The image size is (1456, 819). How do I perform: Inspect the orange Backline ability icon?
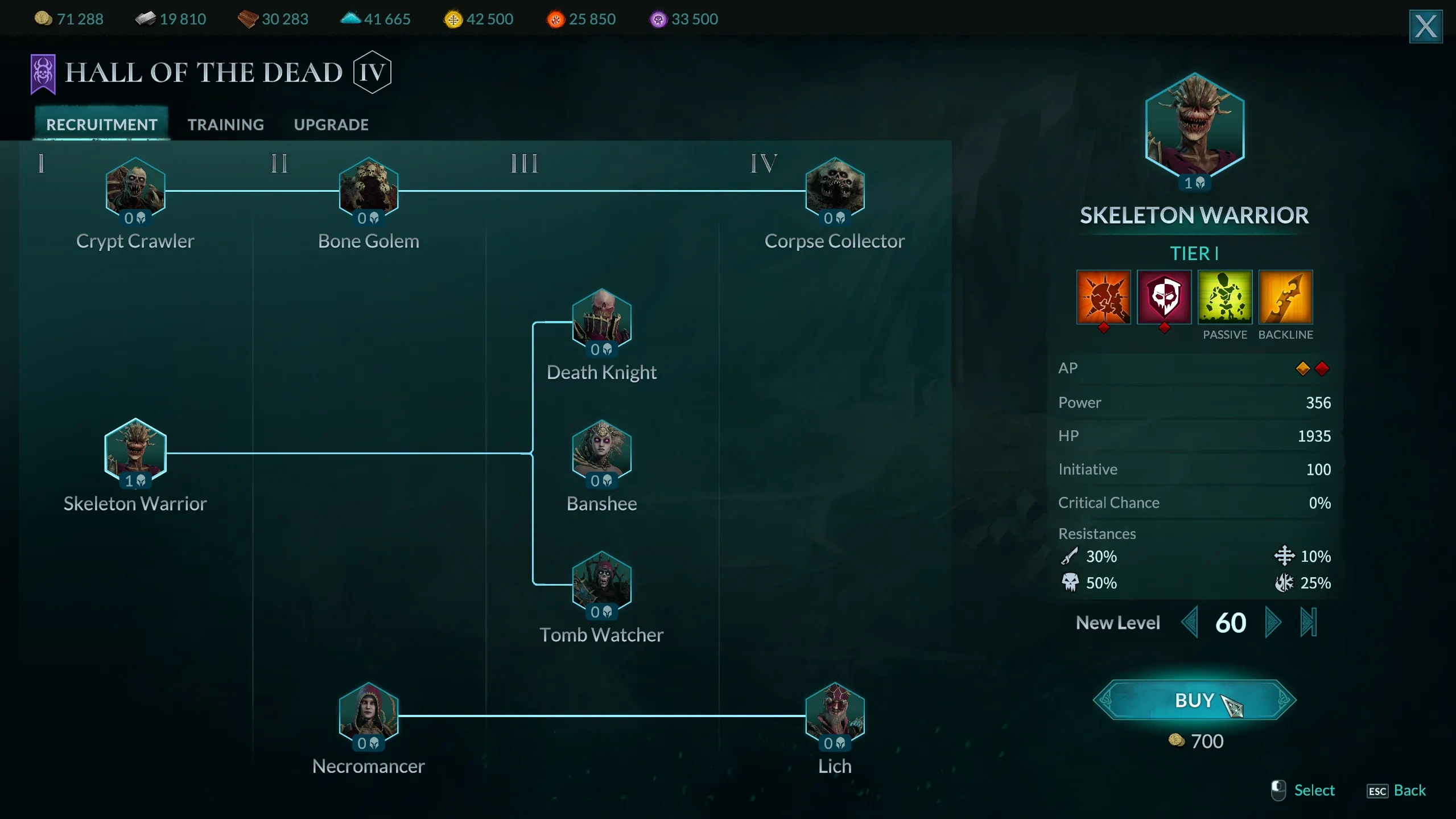(1285, 297)
